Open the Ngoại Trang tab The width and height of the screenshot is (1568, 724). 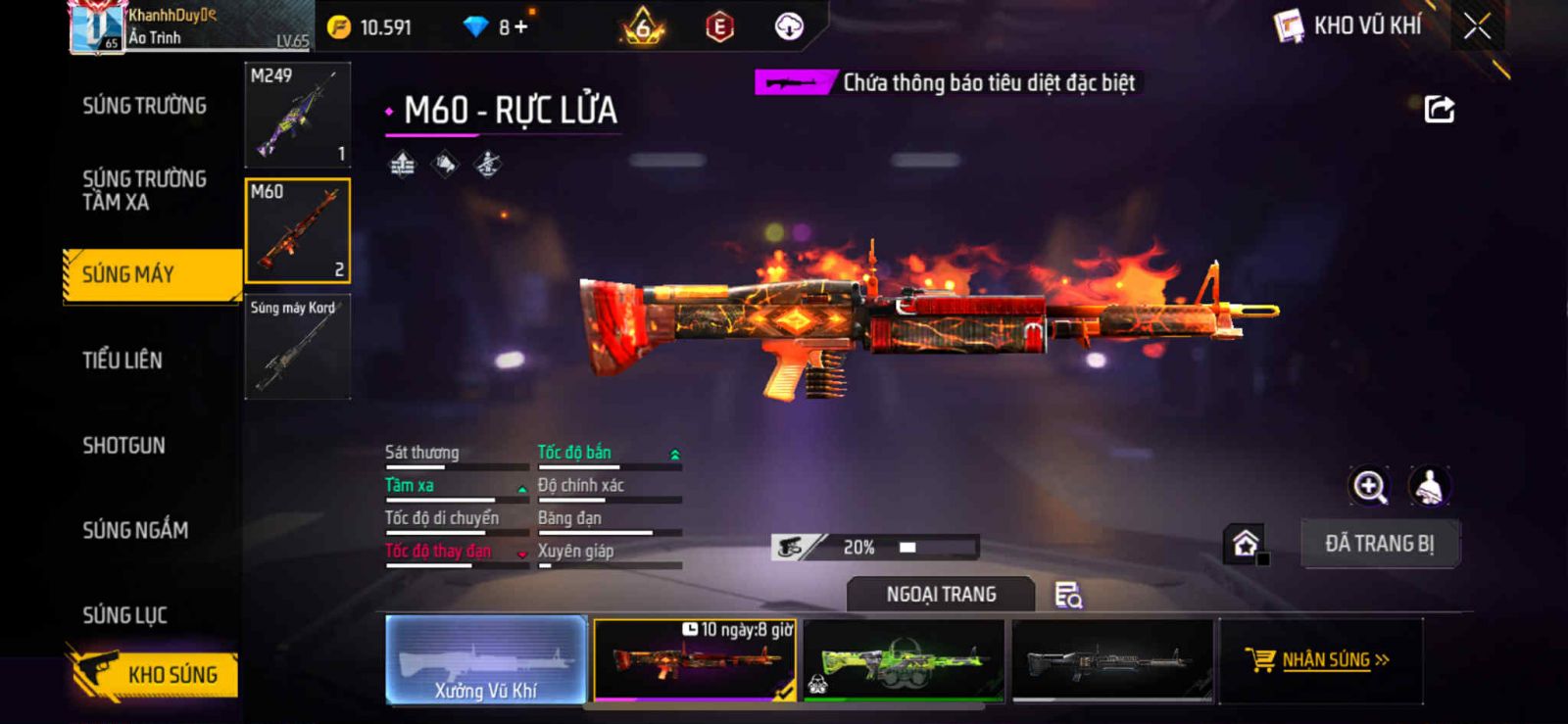(941, 595)
